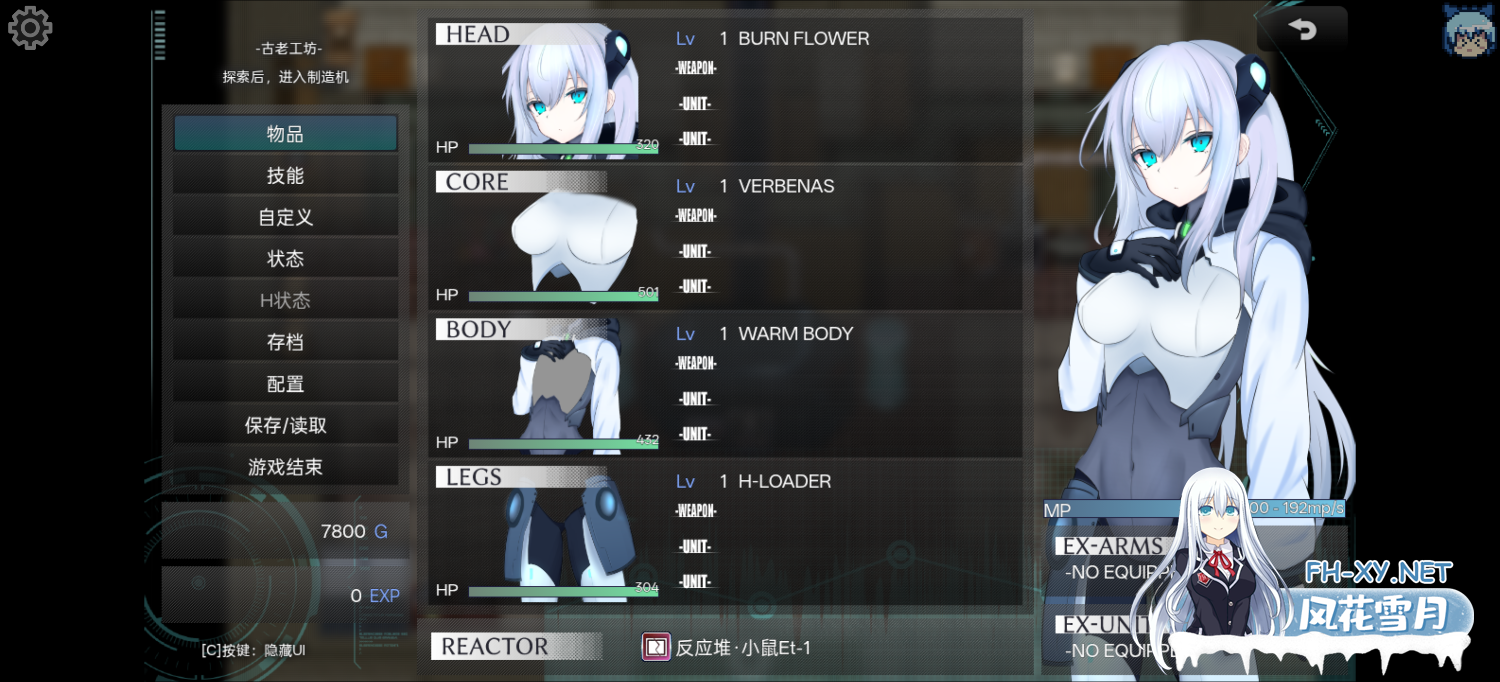
Task: Open the REACTOR 反应堆·小鼠Et-1 slot
Action: tap(725, 647)
